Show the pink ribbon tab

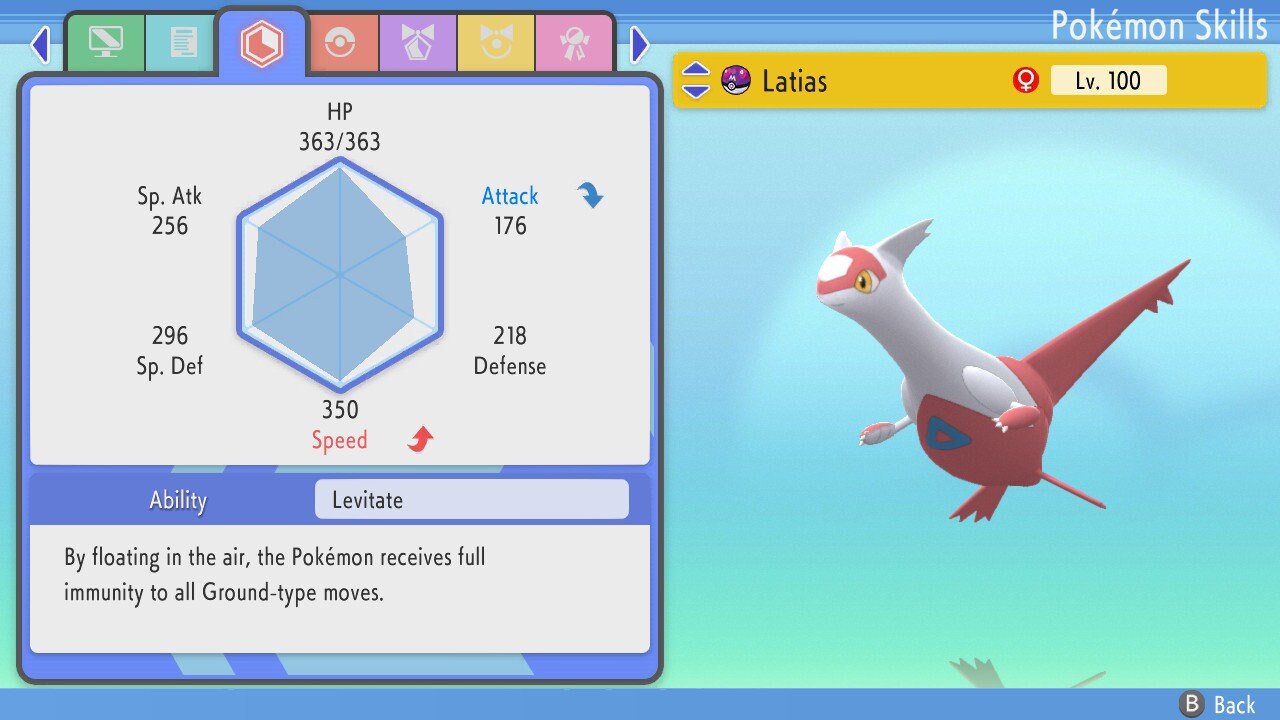[x=573, y=43]
